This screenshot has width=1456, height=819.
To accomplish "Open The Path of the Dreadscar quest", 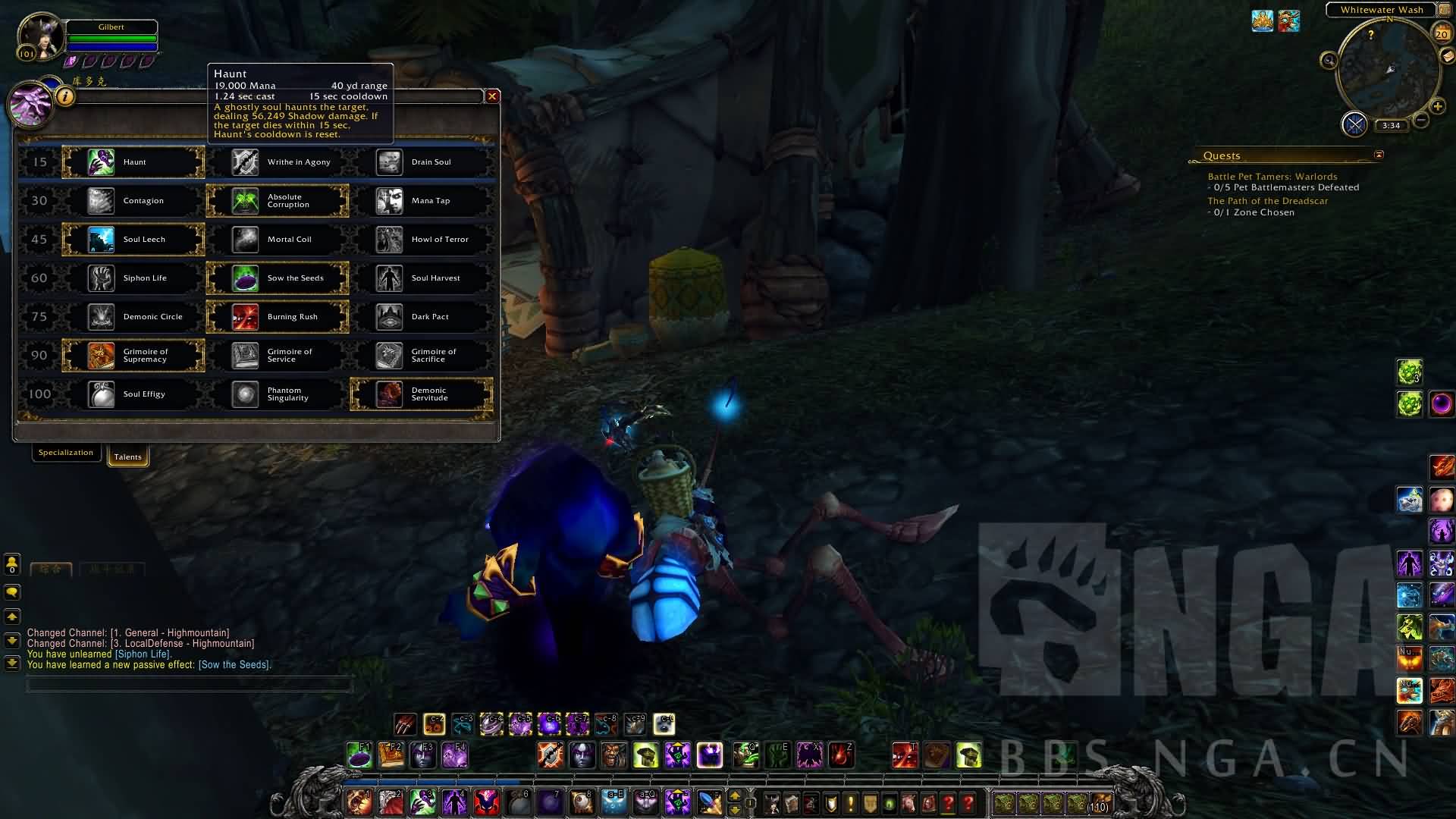I will coord(1267,201).
